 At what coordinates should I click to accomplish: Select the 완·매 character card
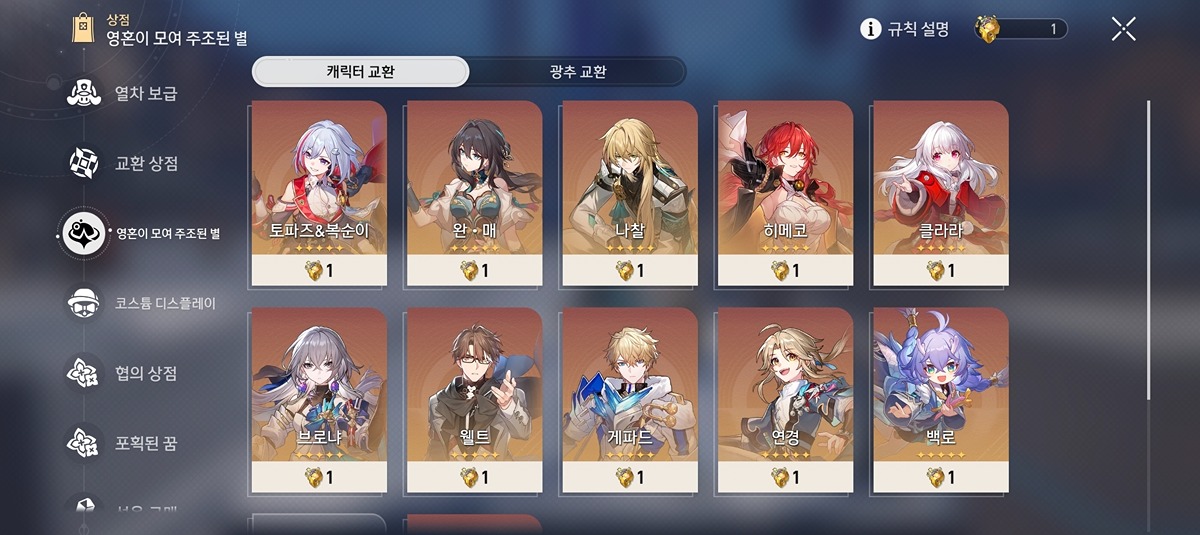click(x=474, y=190)
